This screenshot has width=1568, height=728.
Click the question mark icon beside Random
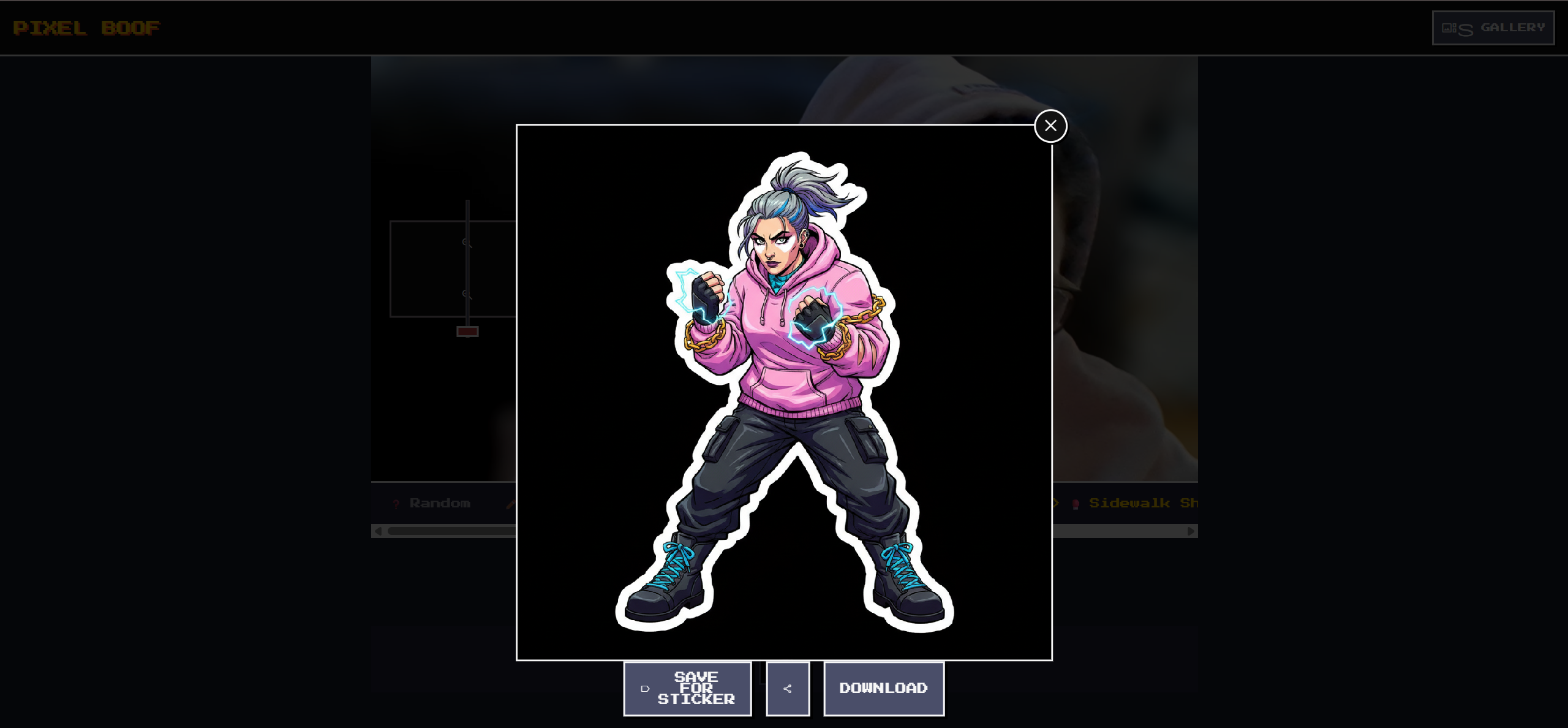(396, 503)
